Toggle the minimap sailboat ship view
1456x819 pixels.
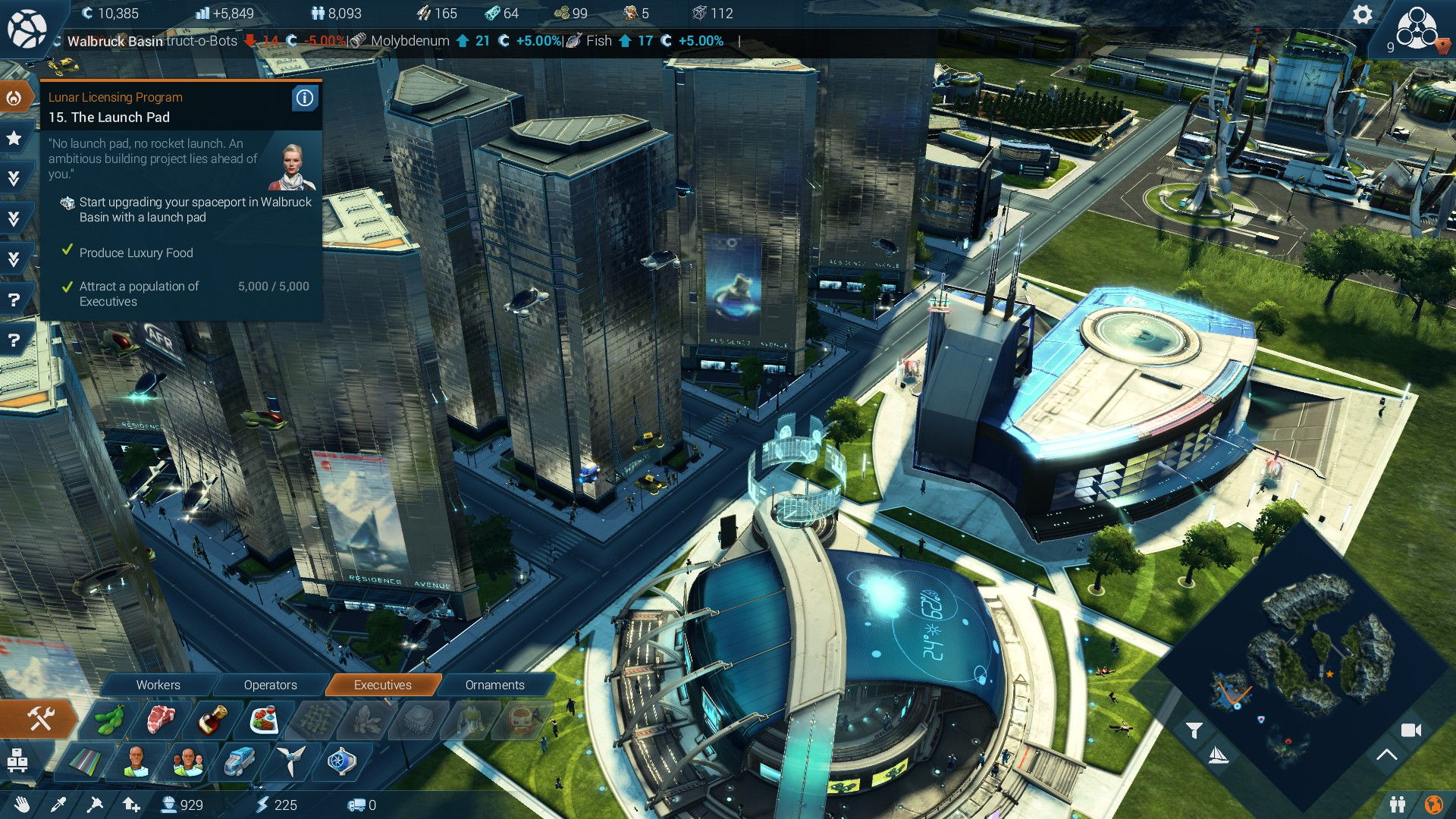point(1217,755)
